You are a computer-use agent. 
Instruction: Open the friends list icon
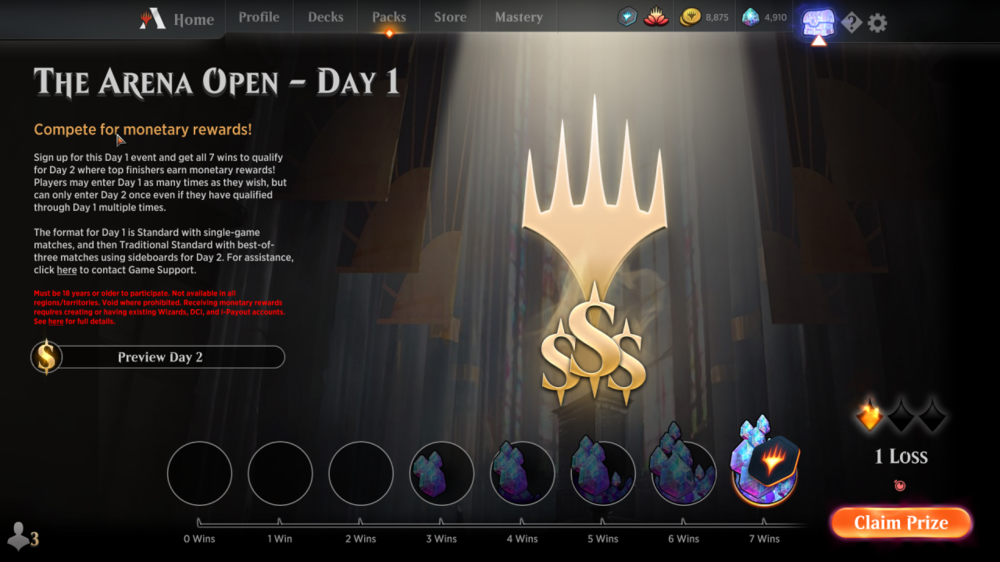[x=22, y=537]
